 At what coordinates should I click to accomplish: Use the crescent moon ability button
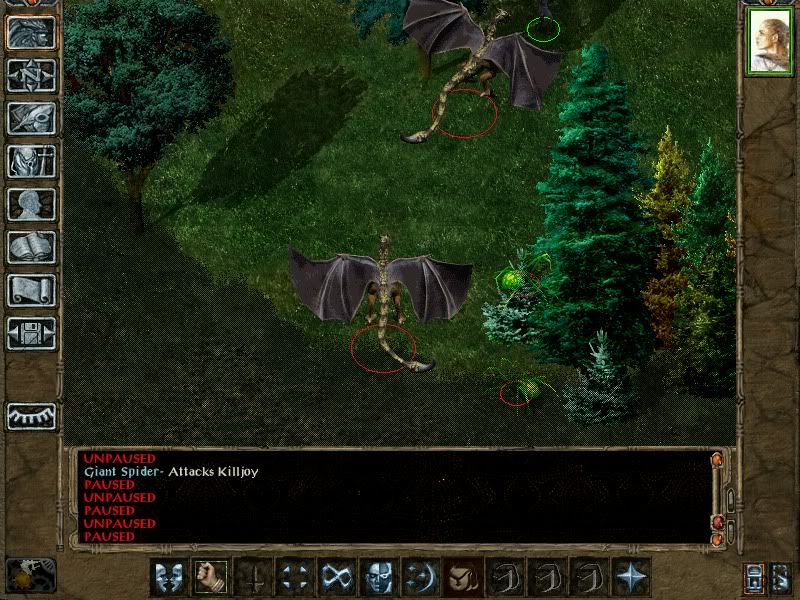pyautogui.click(x=420, y=576)
